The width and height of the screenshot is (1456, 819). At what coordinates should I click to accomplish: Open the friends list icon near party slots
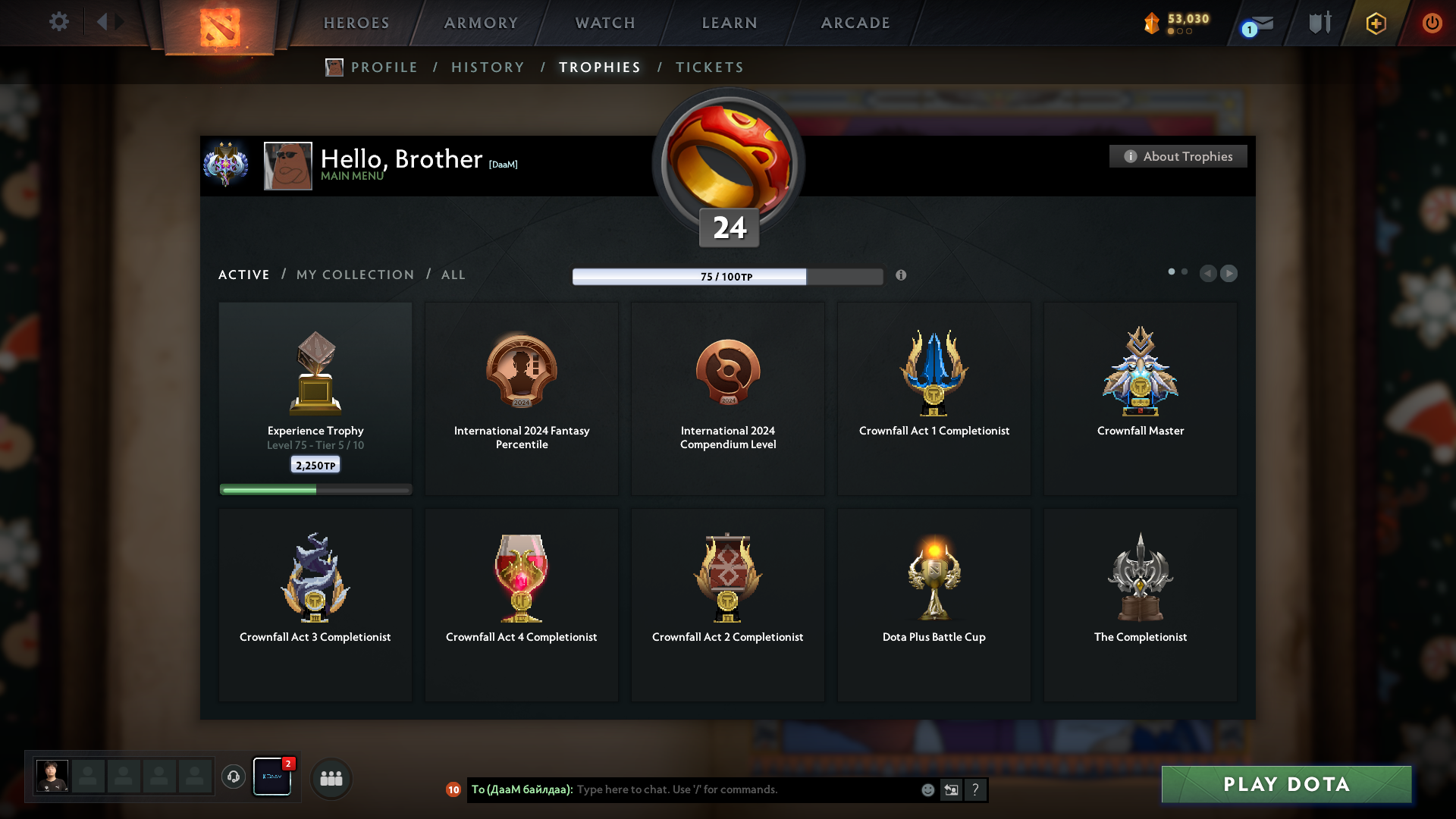[331, 778]
